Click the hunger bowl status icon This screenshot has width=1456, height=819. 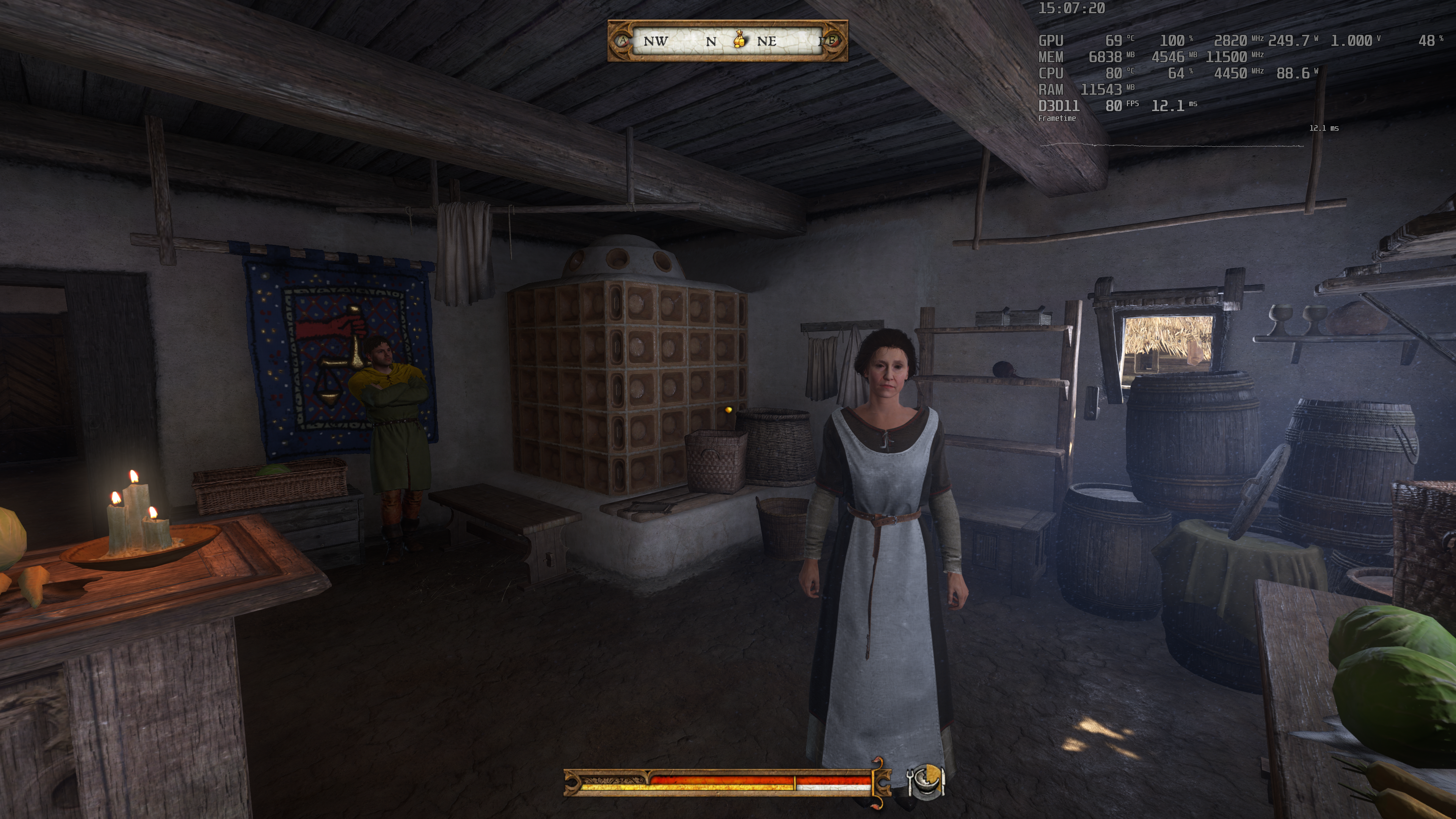(925, 782)
